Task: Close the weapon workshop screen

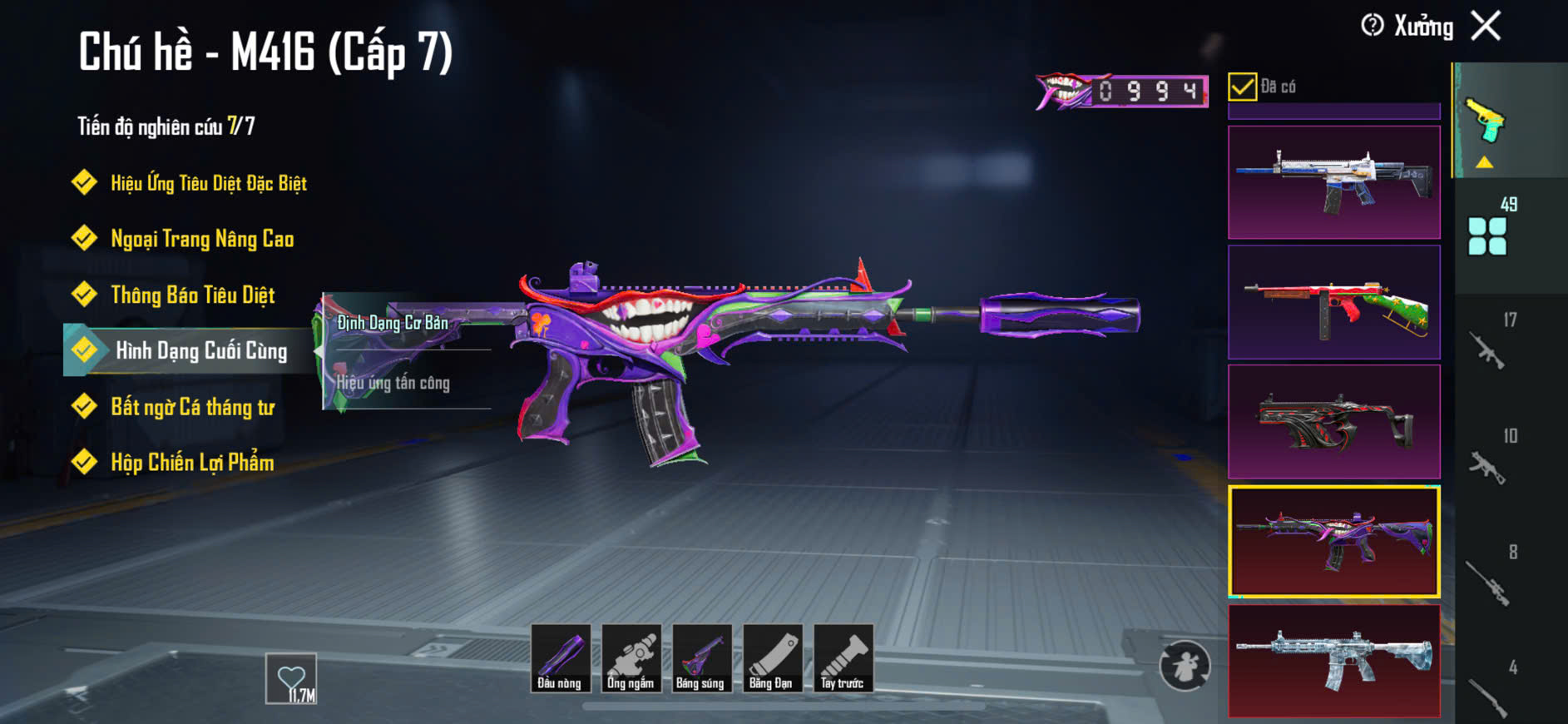Action: point(1486,26)
